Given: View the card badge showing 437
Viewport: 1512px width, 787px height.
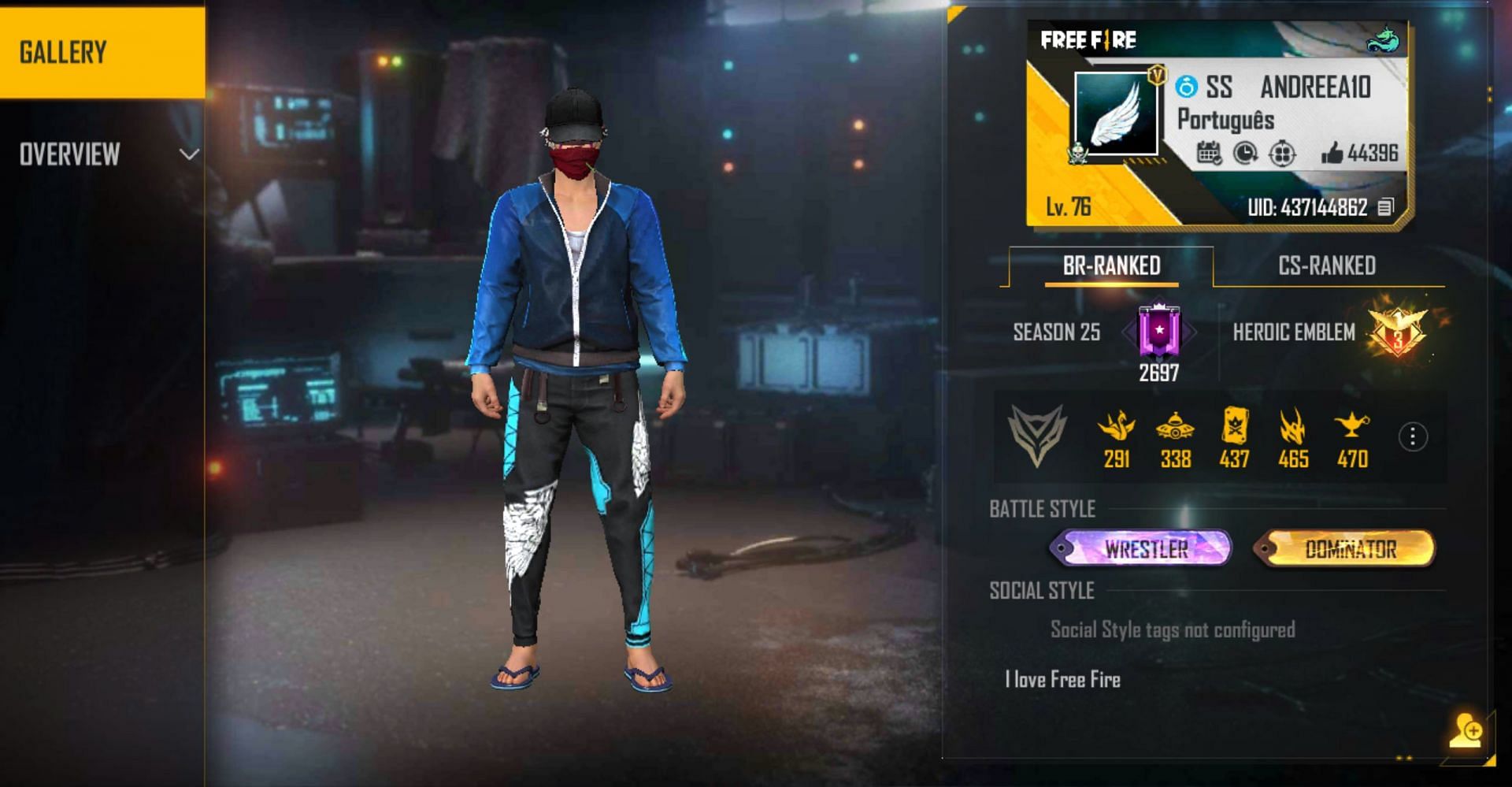Looking at the screenshot, I should coord(1234,428).
